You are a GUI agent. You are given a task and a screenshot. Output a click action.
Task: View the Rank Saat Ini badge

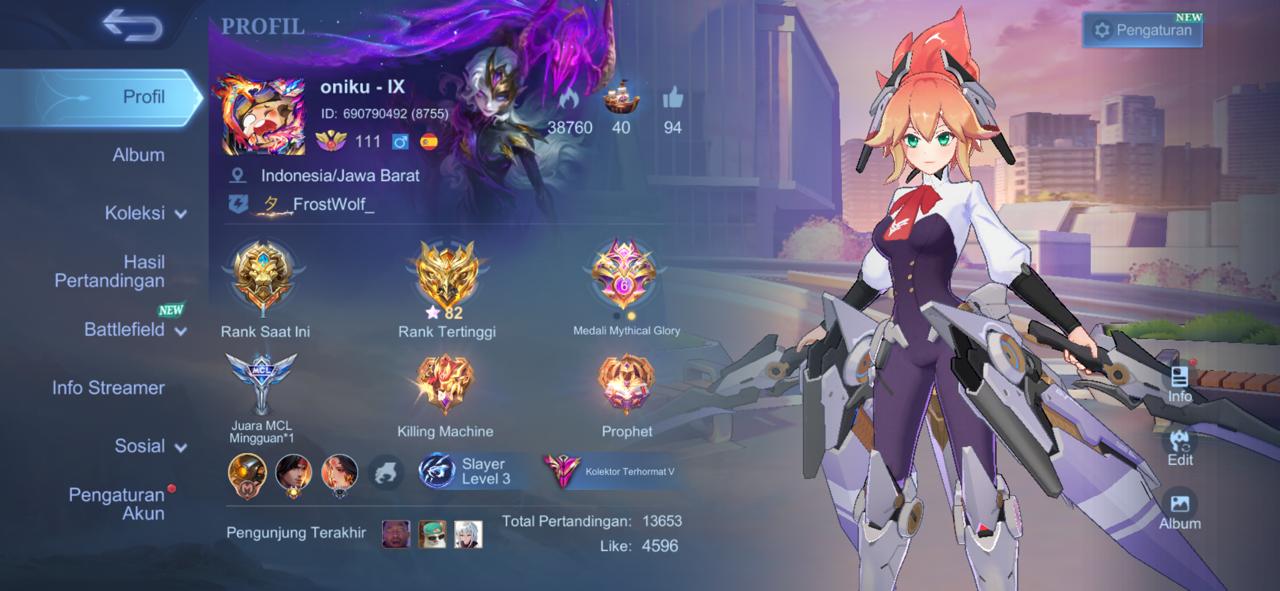coord(264,275)
